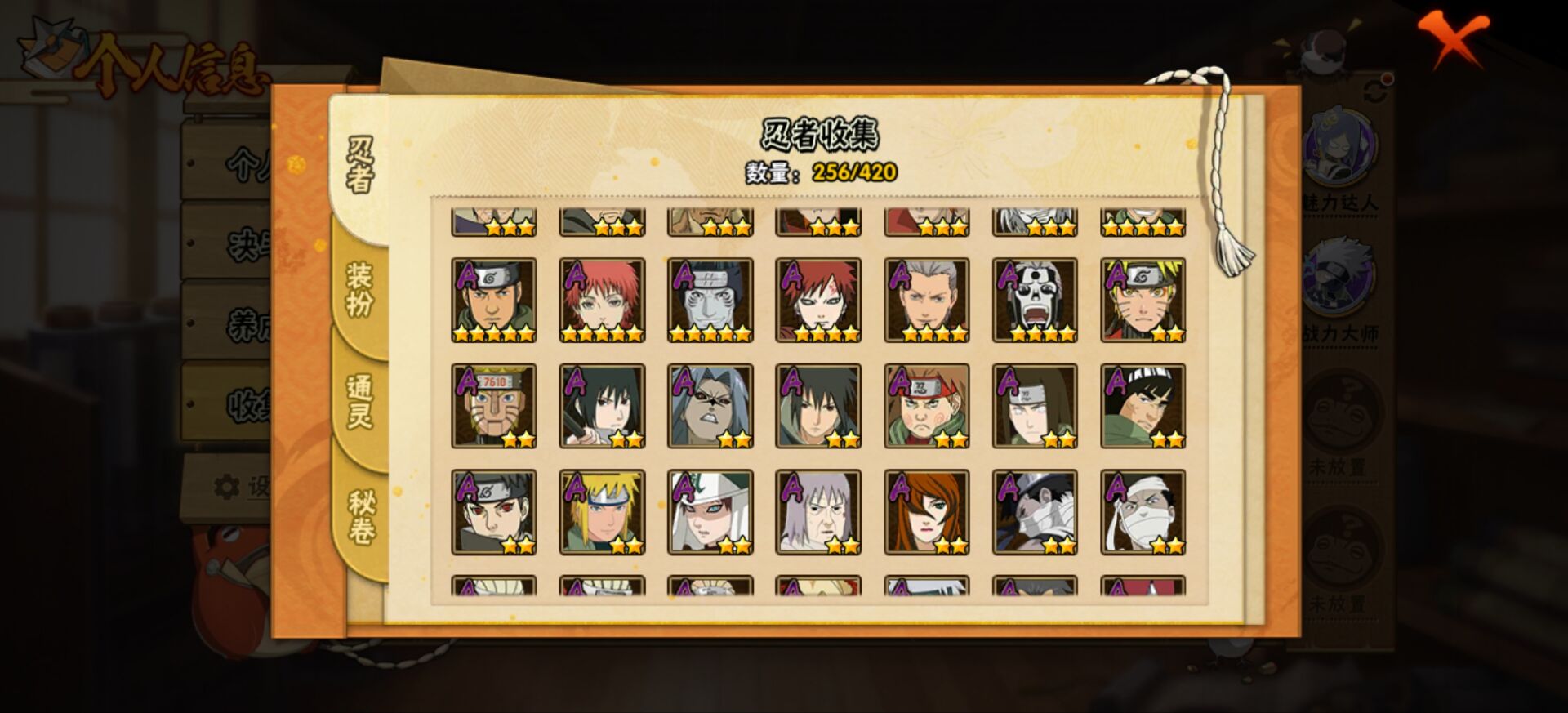Pick Shisui with red eyes portrait
The image size is (1568, 713).
pos(493,512)
